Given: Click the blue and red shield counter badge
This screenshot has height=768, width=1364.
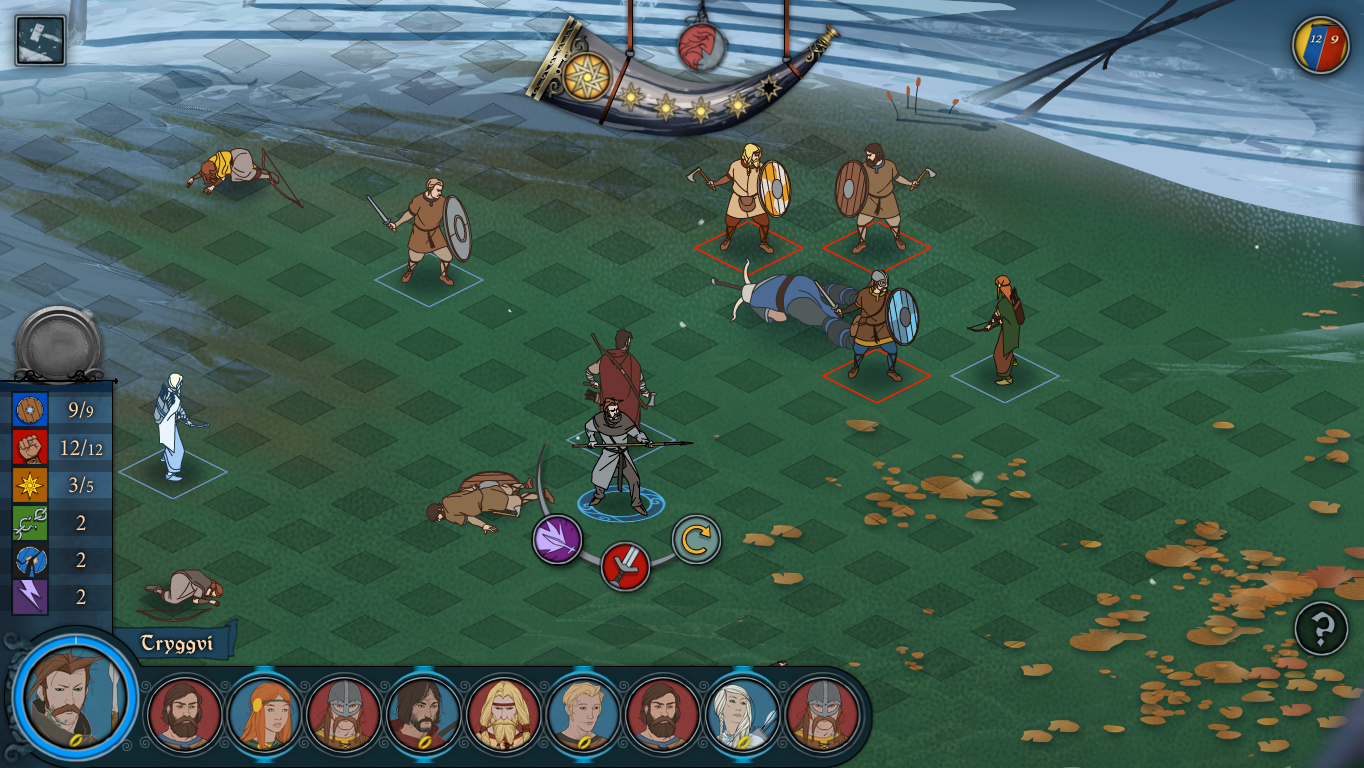Looking at the screenshot, I should point(1320,45).
